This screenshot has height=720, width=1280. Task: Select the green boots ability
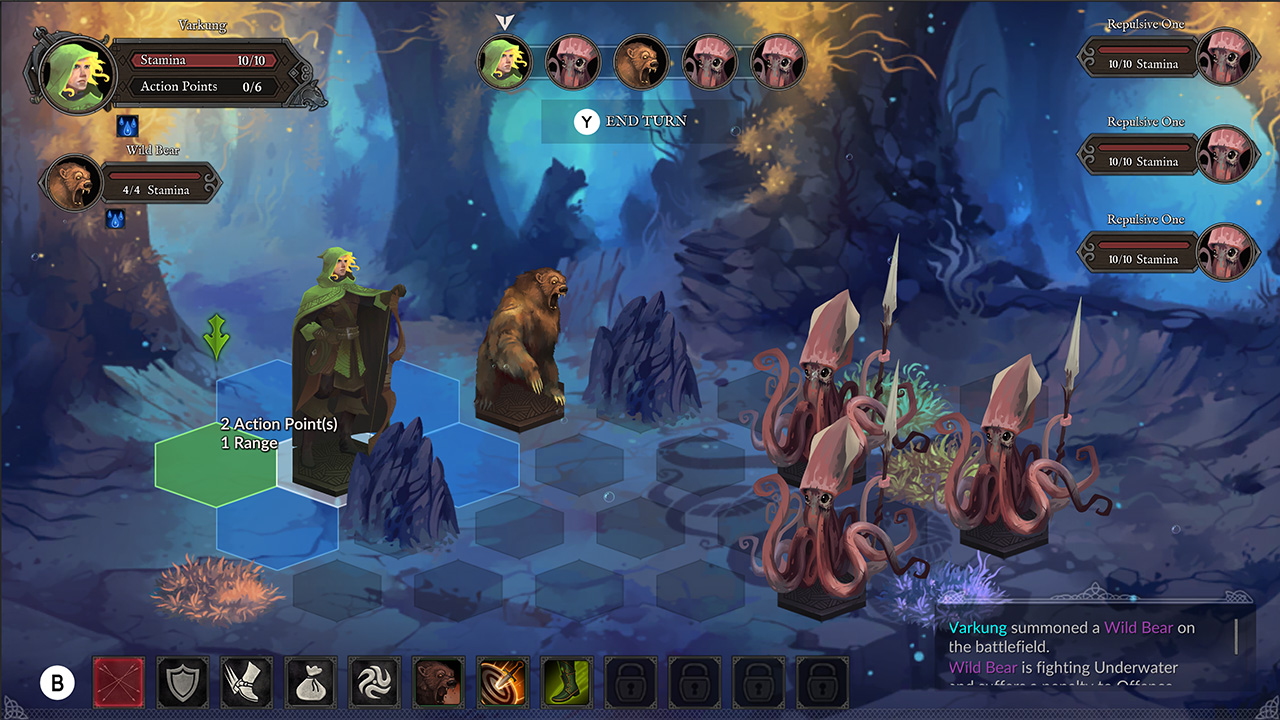coord(566,683)
